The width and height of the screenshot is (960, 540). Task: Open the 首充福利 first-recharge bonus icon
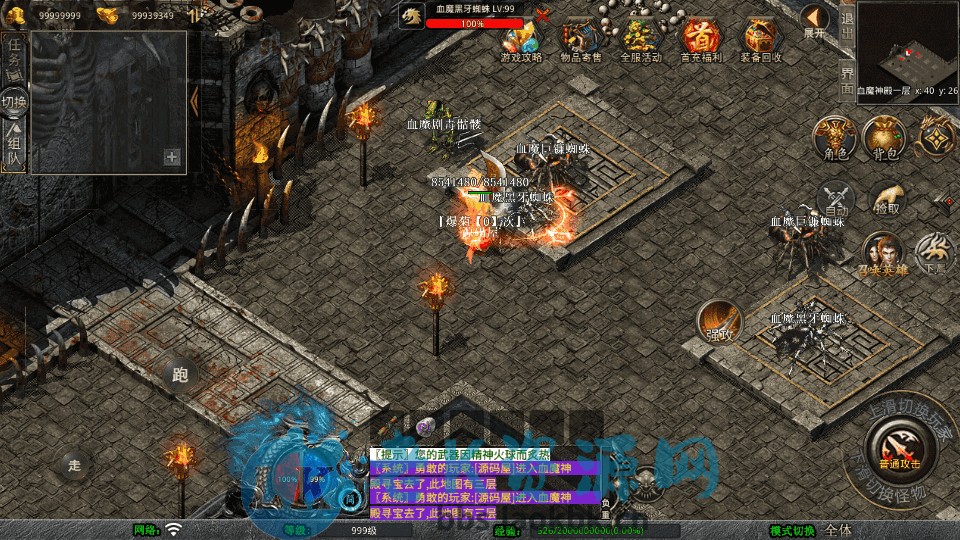click(701, 38)
